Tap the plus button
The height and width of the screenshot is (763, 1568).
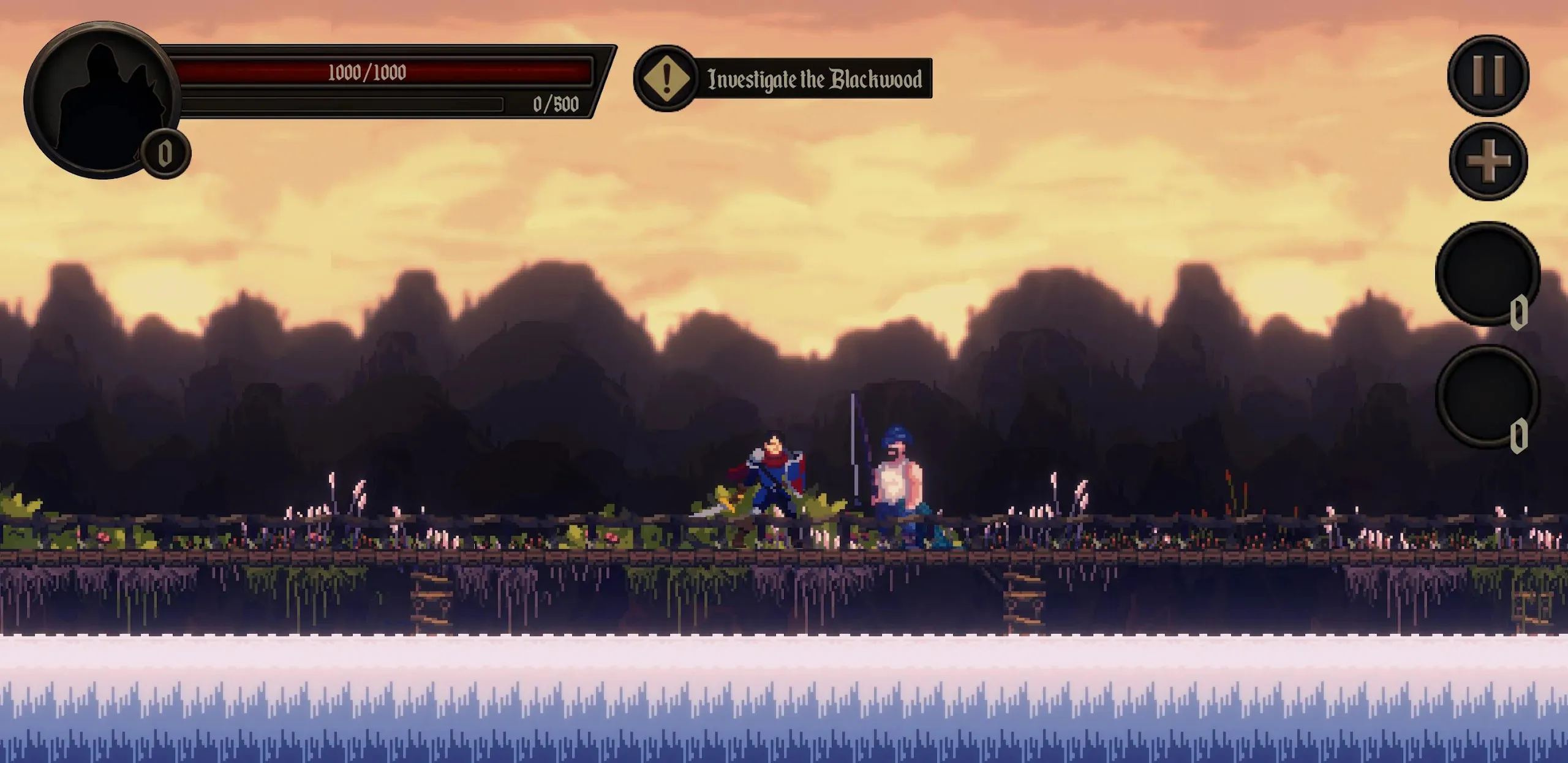point(1488,162)
